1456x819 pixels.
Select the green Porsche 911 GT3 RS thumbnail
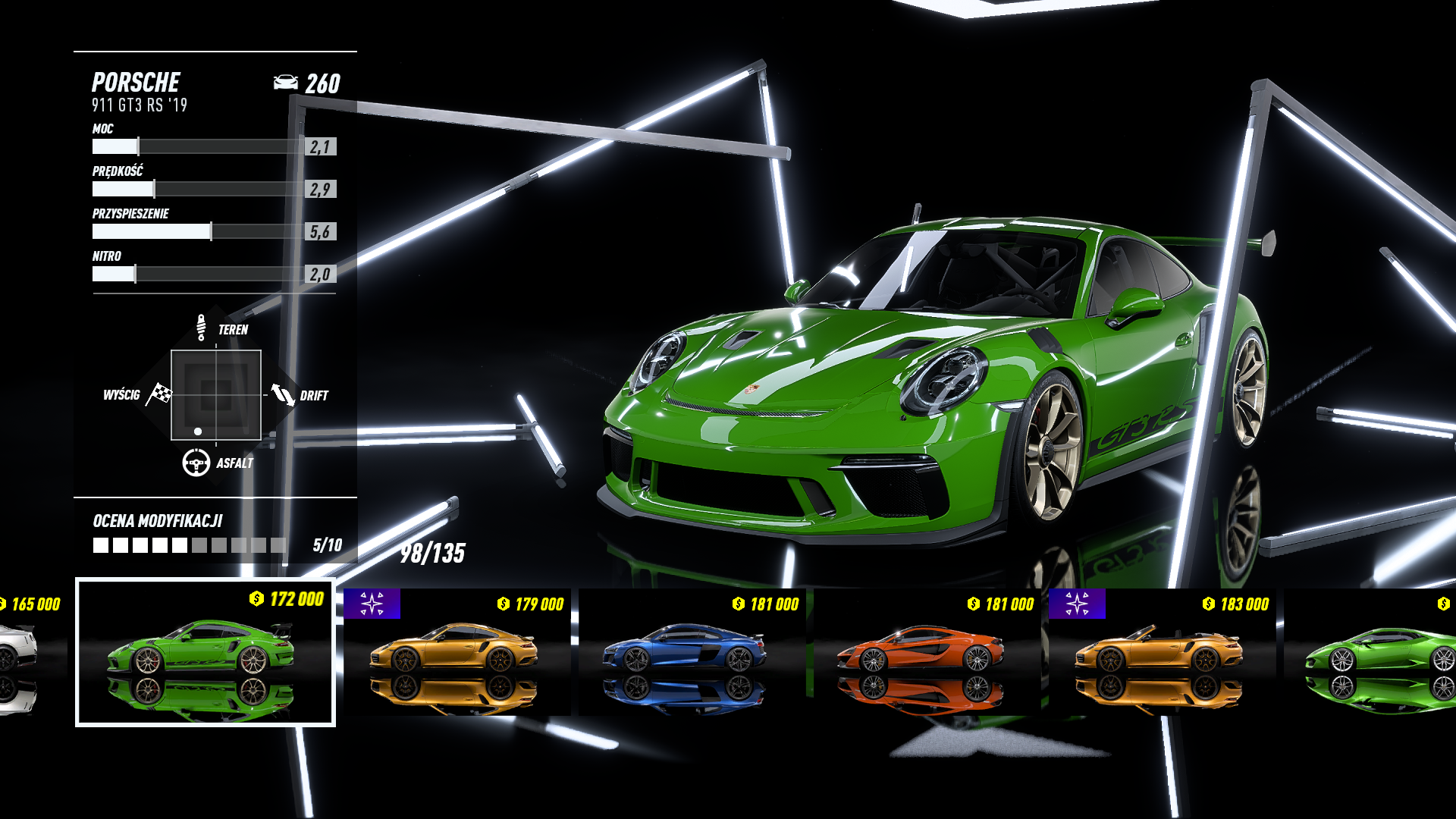click(x=205, y=652)
